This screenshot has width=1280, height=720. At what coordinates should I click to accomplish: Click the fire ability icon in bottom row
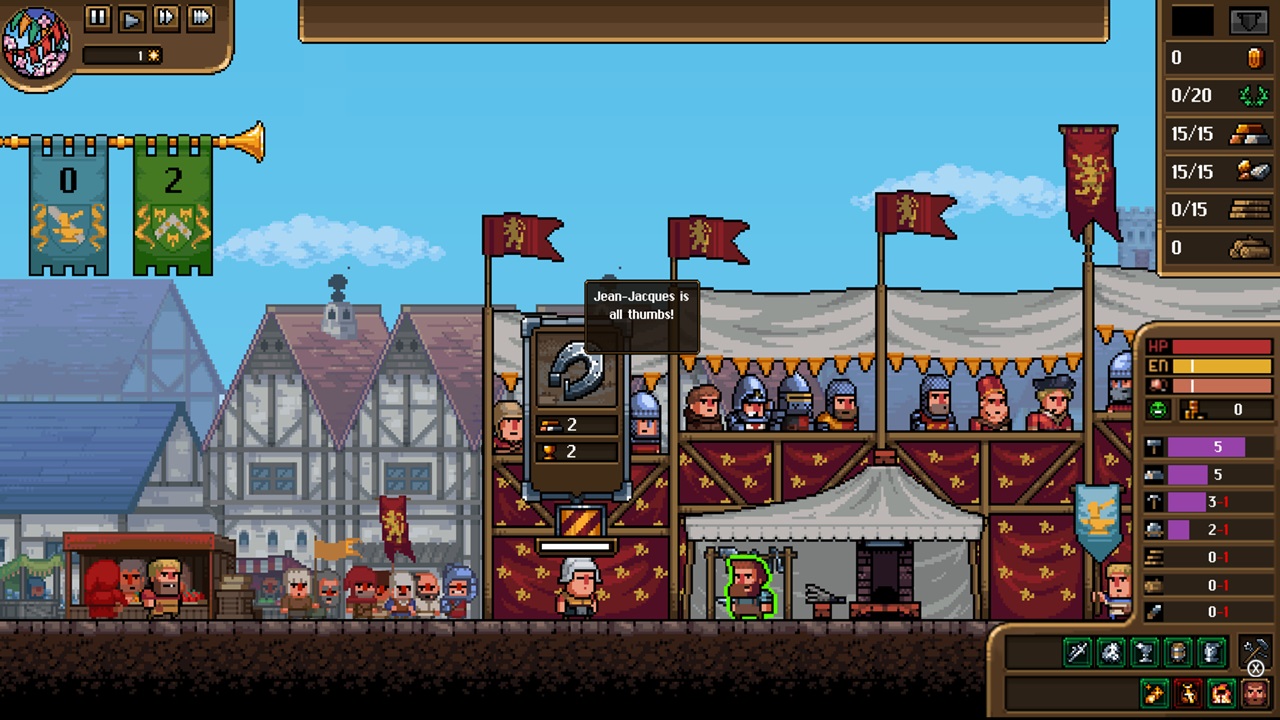1221,692
